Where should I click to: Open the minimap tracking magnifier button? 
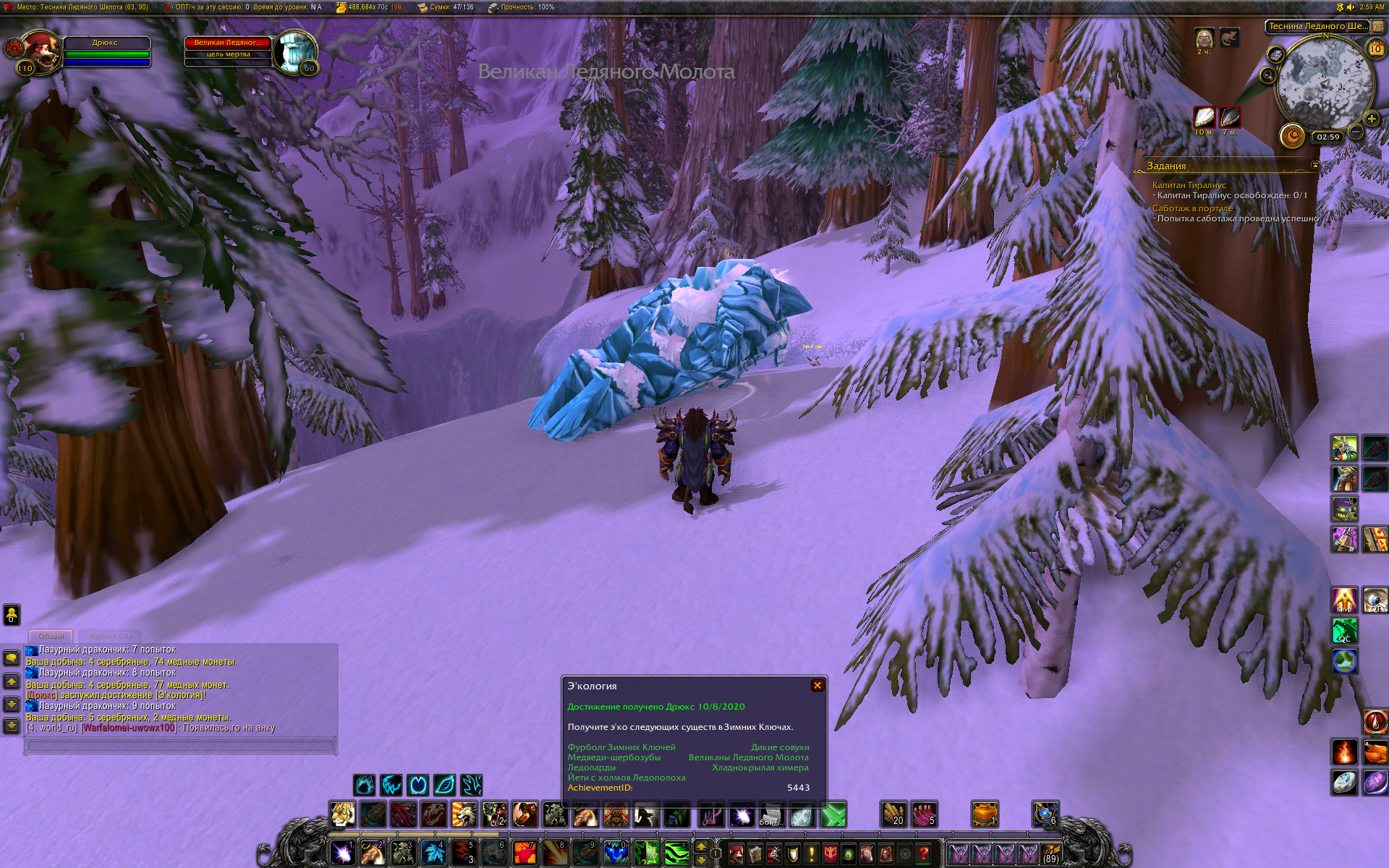click(1267, 75)
